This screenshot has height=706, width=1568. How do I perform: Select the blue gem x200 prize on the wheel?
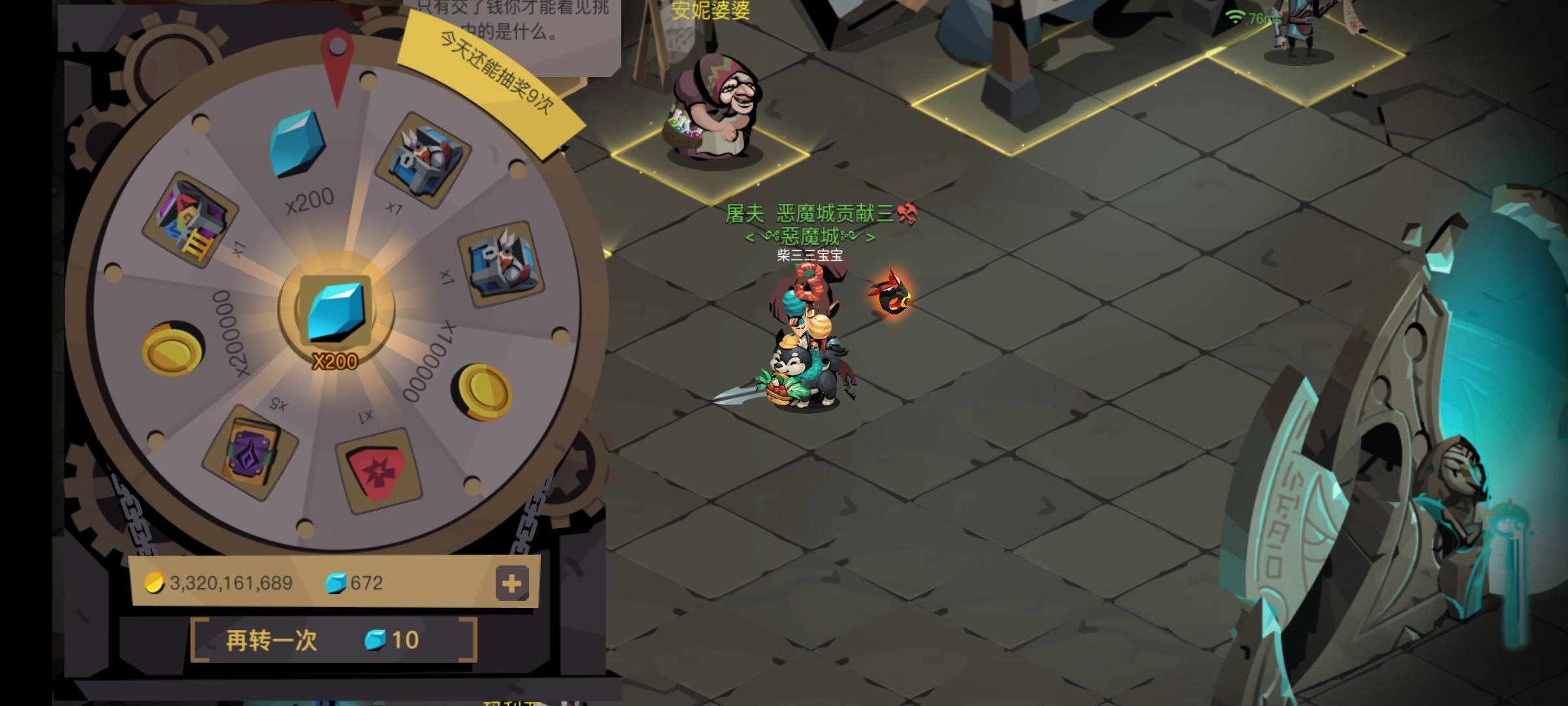(x=297, y=144)
